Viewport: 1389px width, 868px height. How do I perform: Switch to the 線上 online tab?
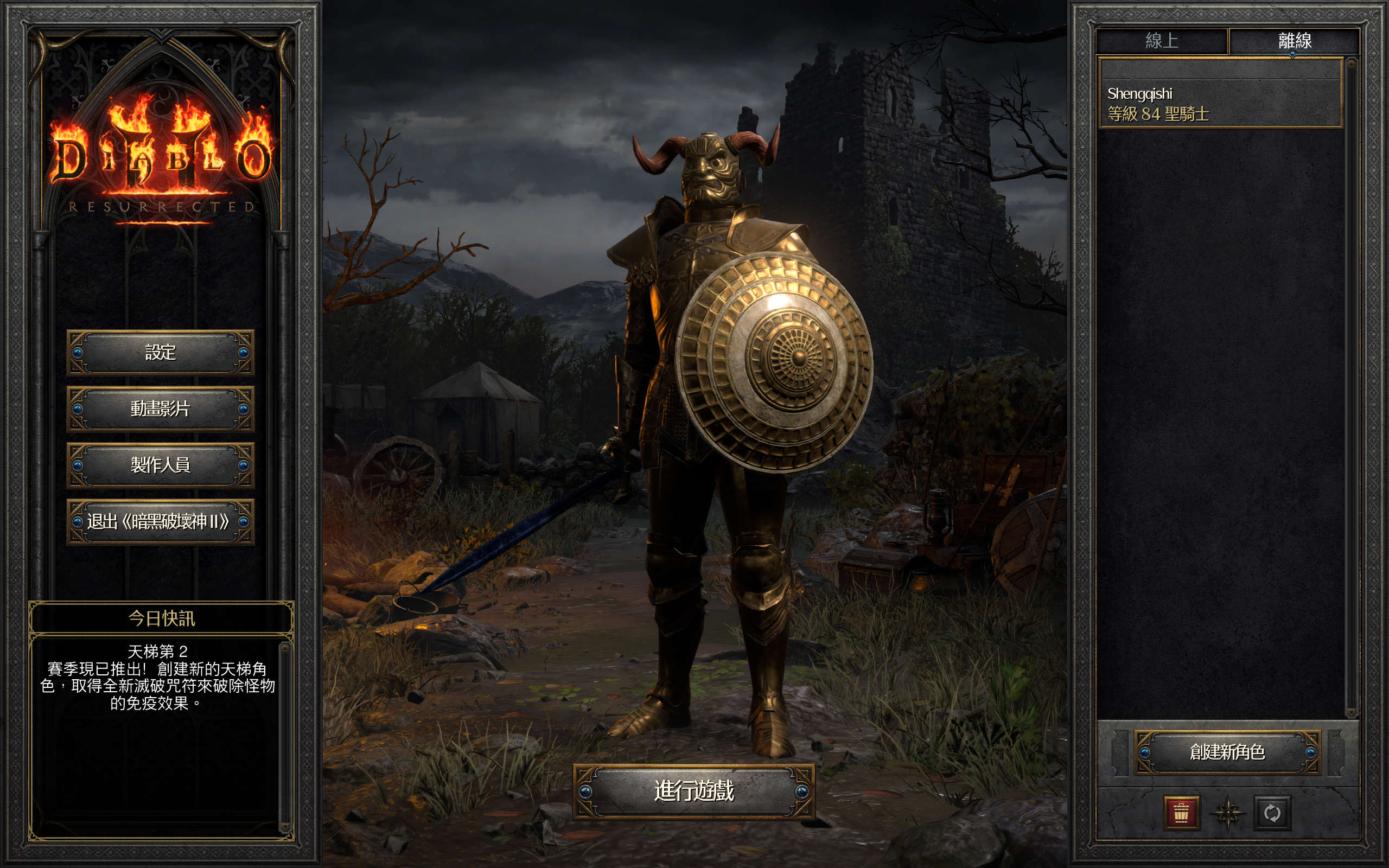(x=1162, y=41)
